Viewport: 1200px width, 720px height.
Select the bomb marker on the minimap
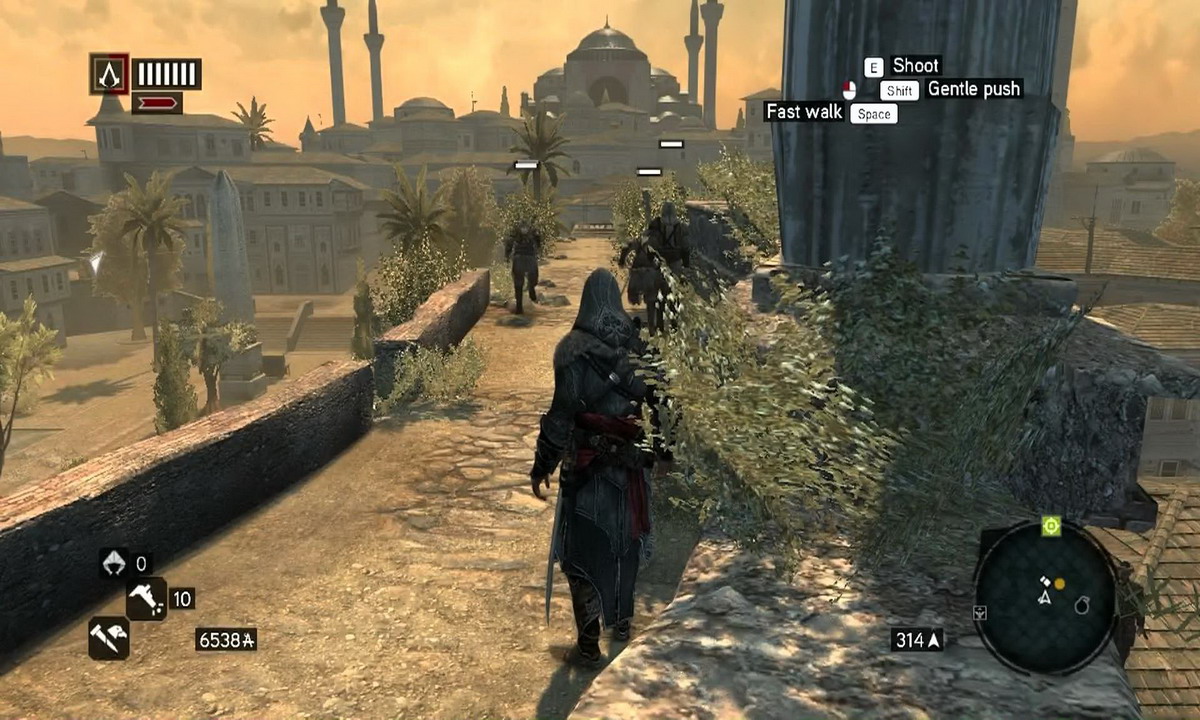(1080, 606)
